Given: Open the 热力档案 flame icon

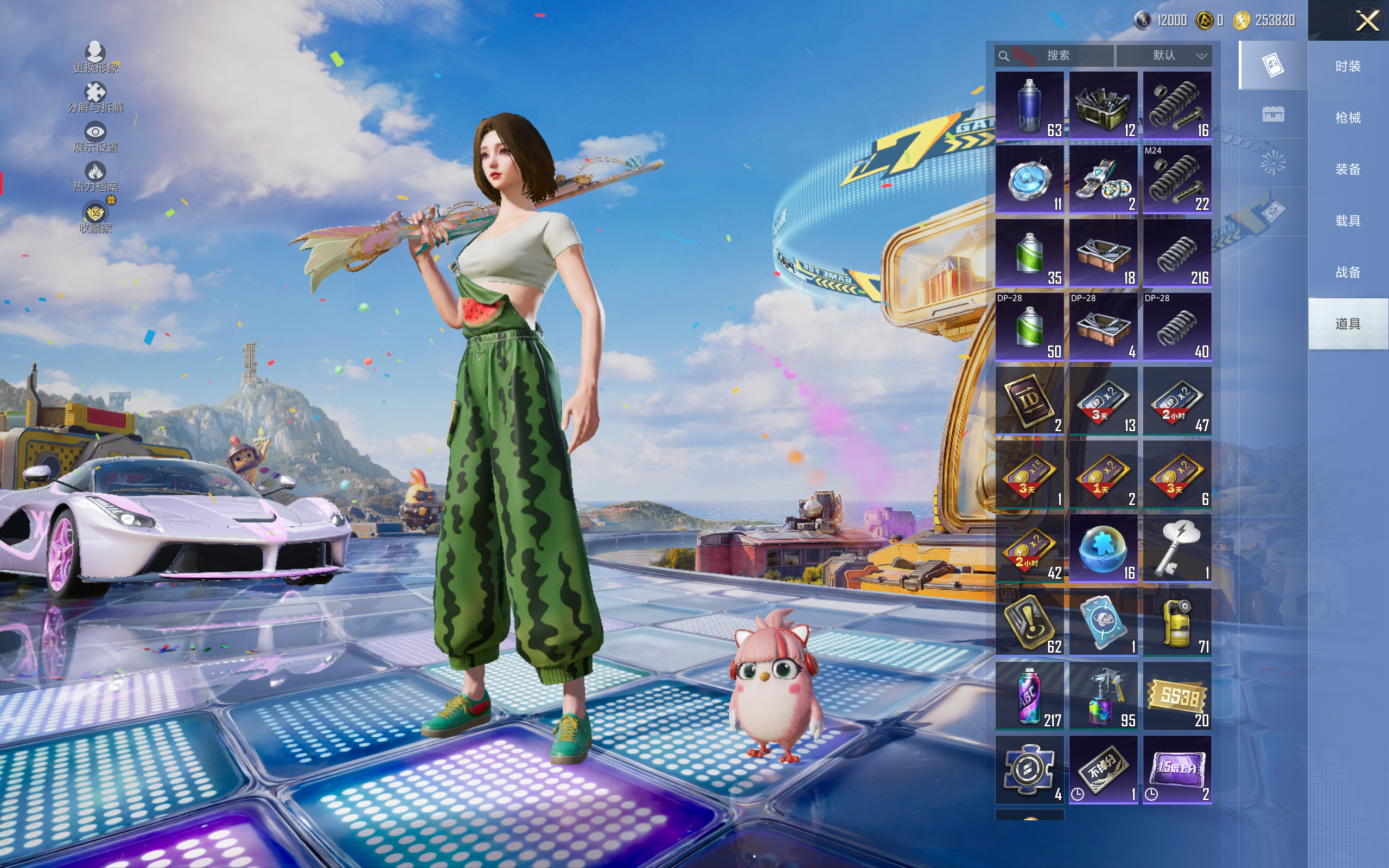Looking at the screenshot, I should click(x=95, y=176).
